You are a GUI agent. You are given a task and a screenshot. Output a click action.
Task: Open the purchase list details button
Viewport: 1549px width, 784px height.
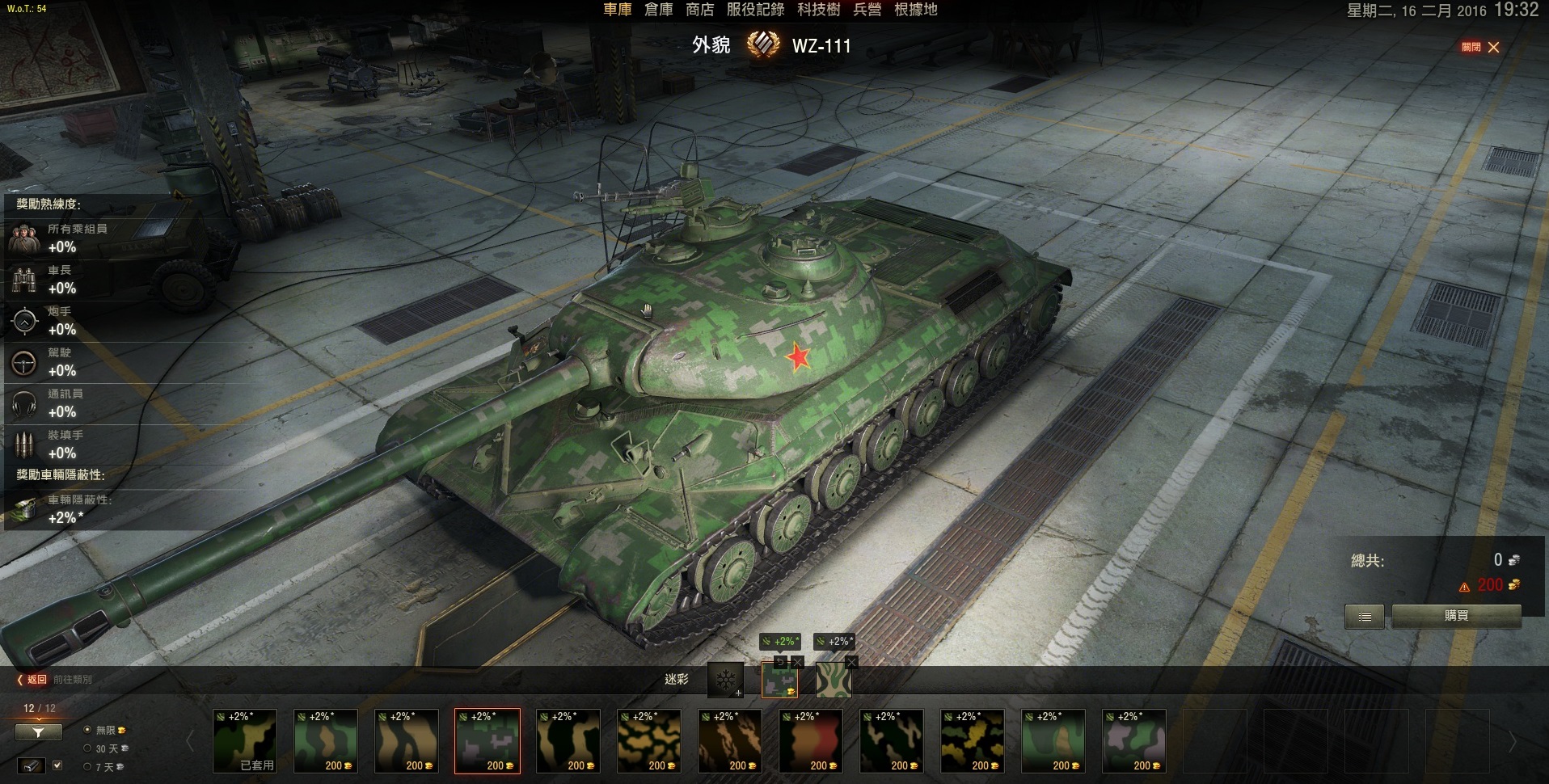(x=1365, y=616)
